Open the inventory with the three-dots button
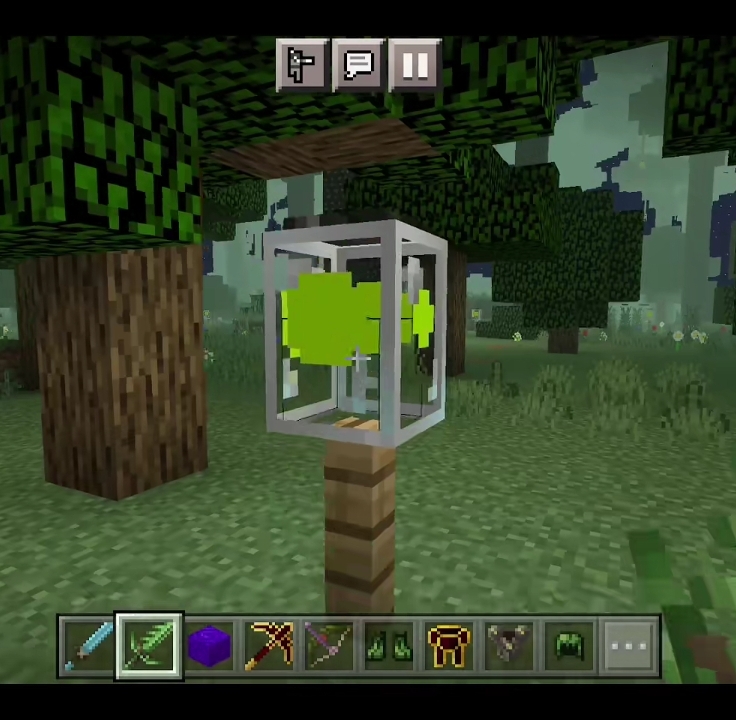 pos(629,646)
